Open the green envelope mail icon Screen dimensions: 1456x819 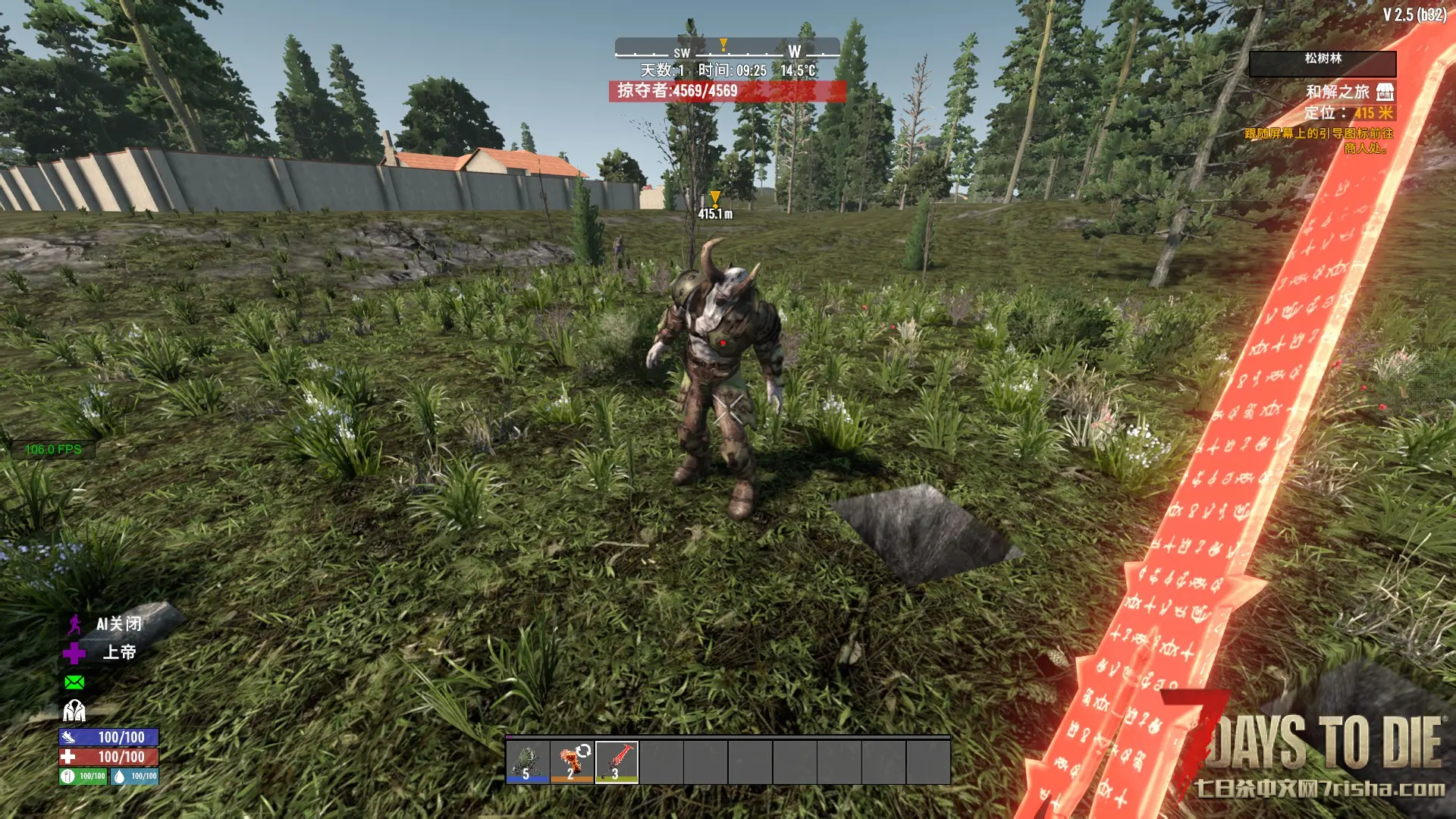pos(74,682)
